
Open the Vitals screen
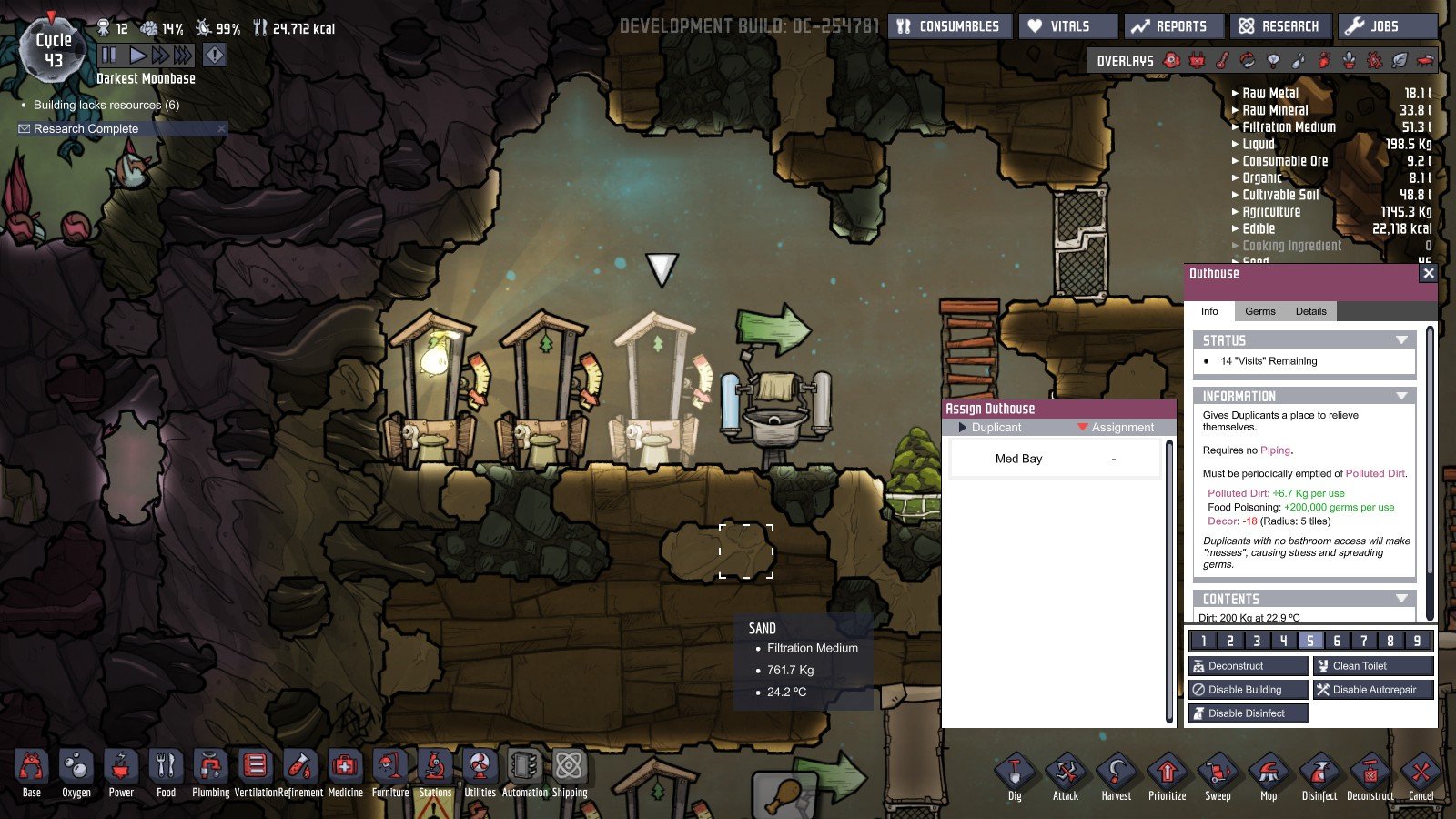[x=1067, y=26]
